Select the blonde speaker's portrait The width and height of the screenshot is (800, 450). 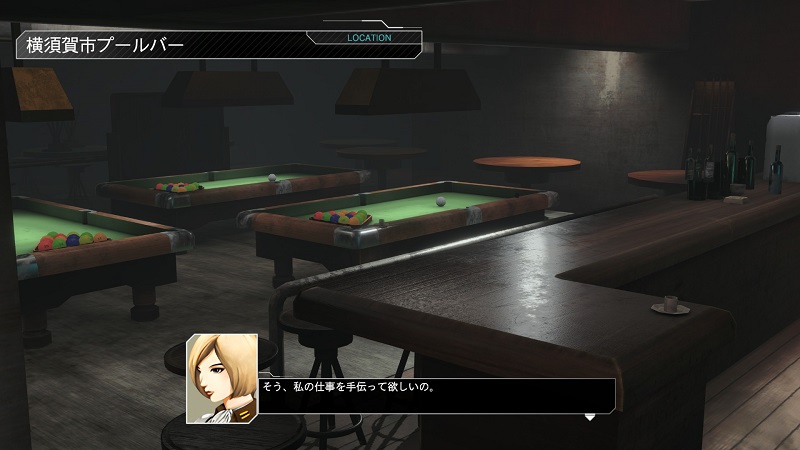[221, 378]
